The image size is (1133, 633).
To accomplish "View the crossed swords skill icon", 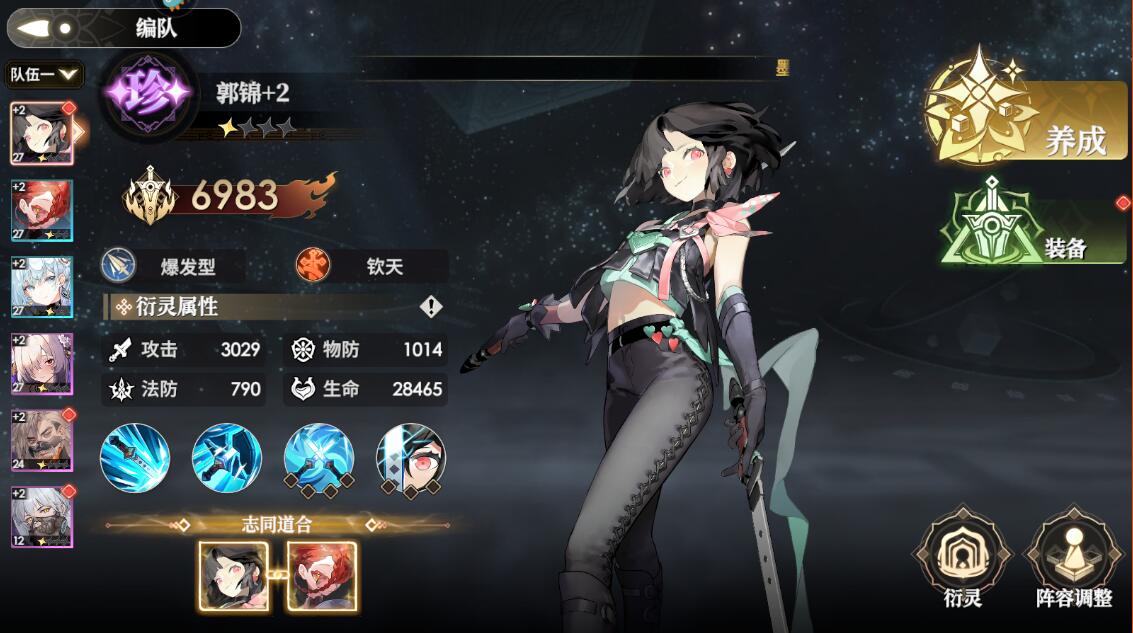I will (319, 458).
